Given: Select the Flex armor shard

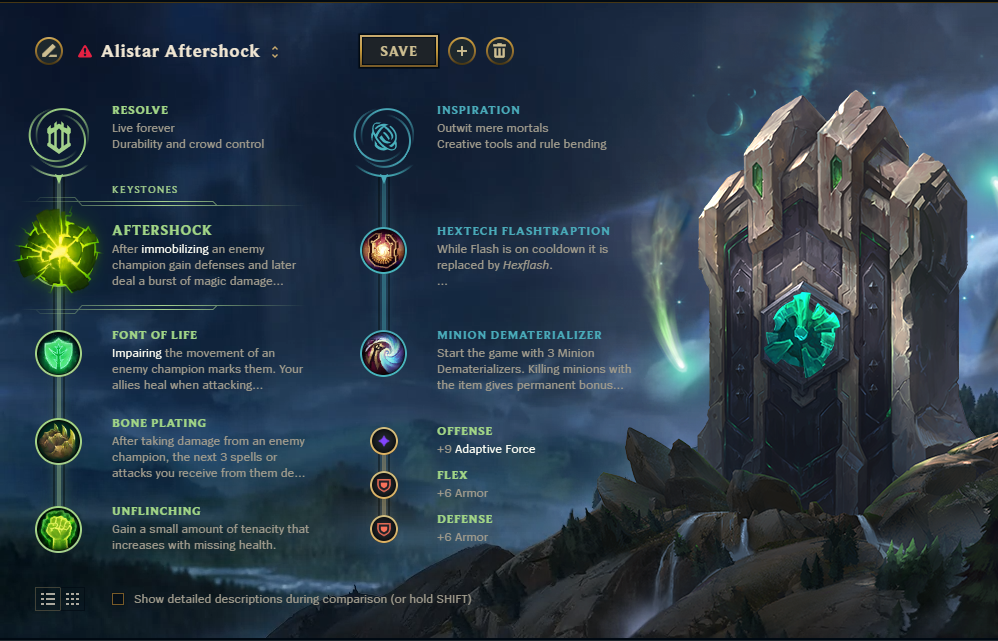Looking at the screenshot, I should coord(384,485).
